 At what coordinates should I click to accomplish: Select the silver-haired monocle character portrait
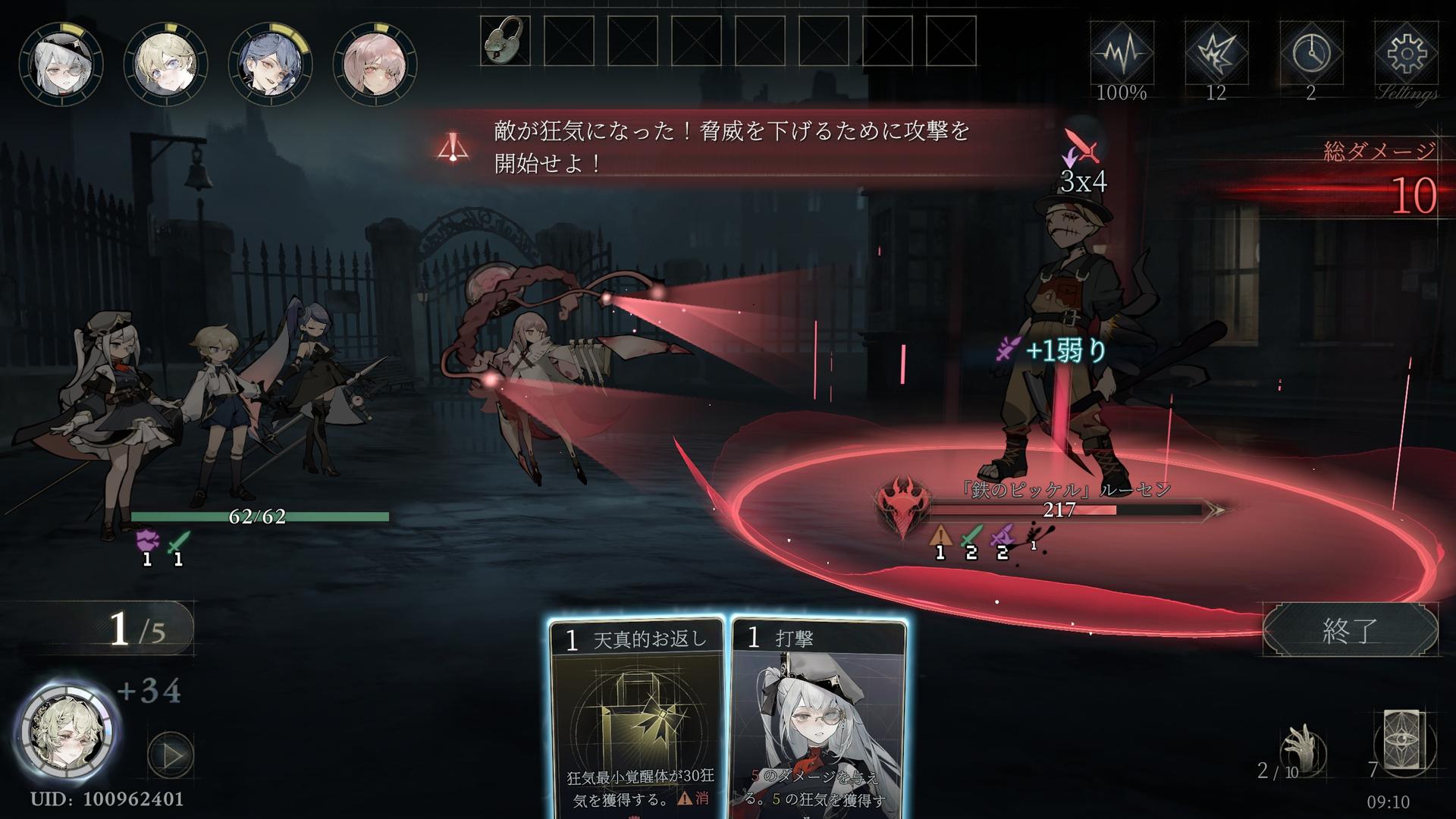pos(61,64)
